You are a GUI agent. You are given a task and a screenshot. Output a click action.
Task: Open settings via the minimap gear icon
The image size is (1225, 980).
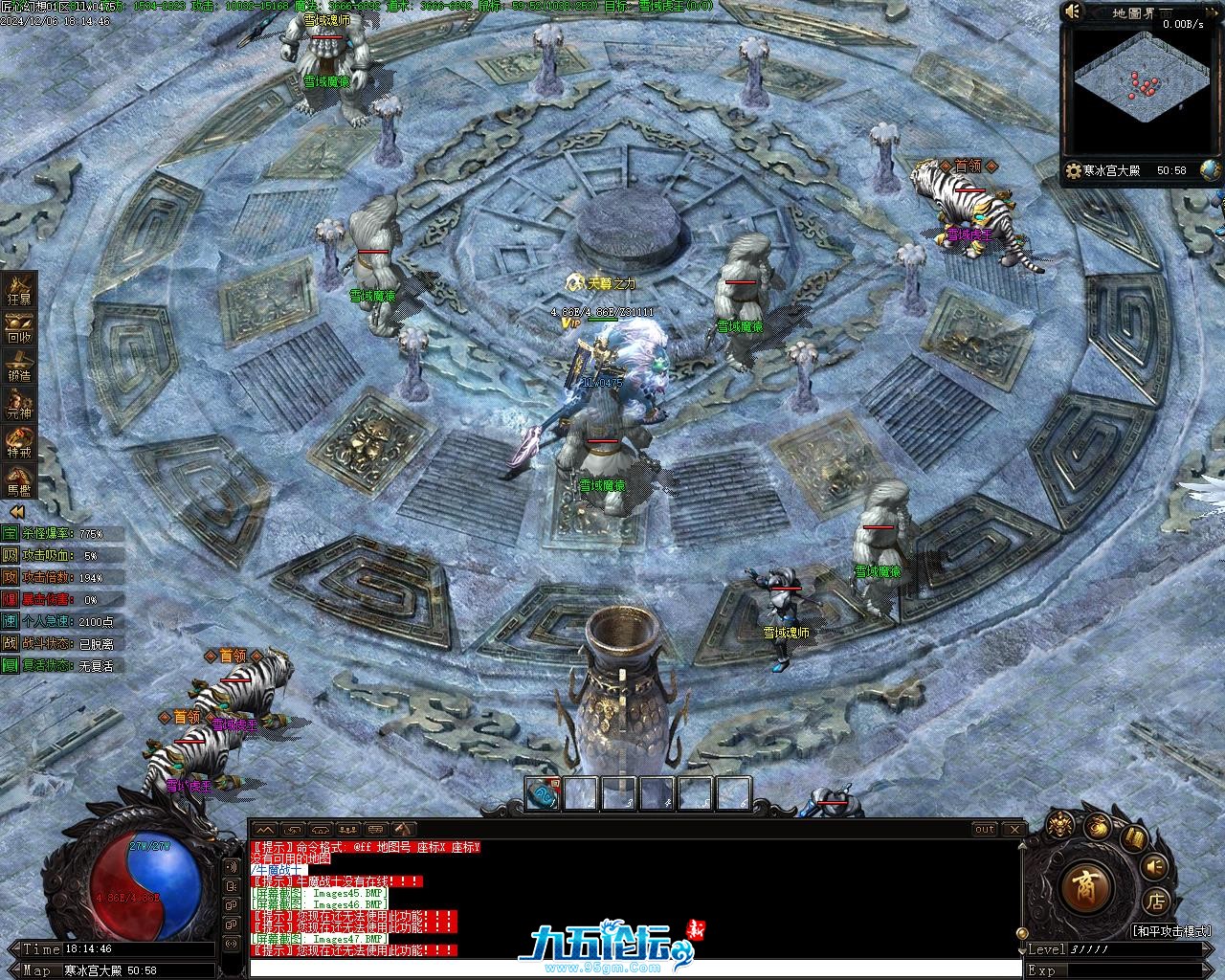[1073, 170]
